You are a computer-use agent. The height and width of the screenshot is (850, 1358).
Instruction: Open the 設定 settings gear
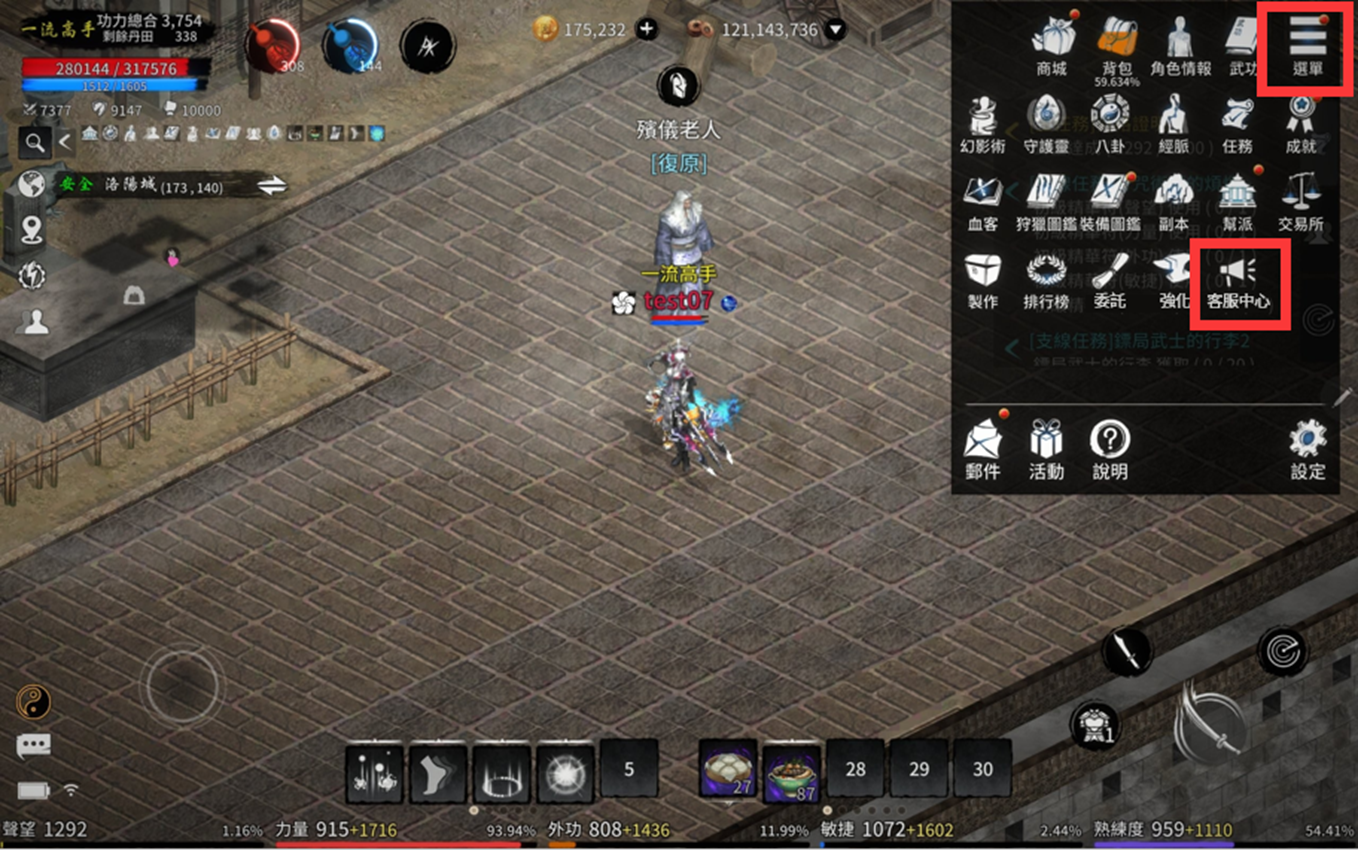click(x=1307, y=447)
